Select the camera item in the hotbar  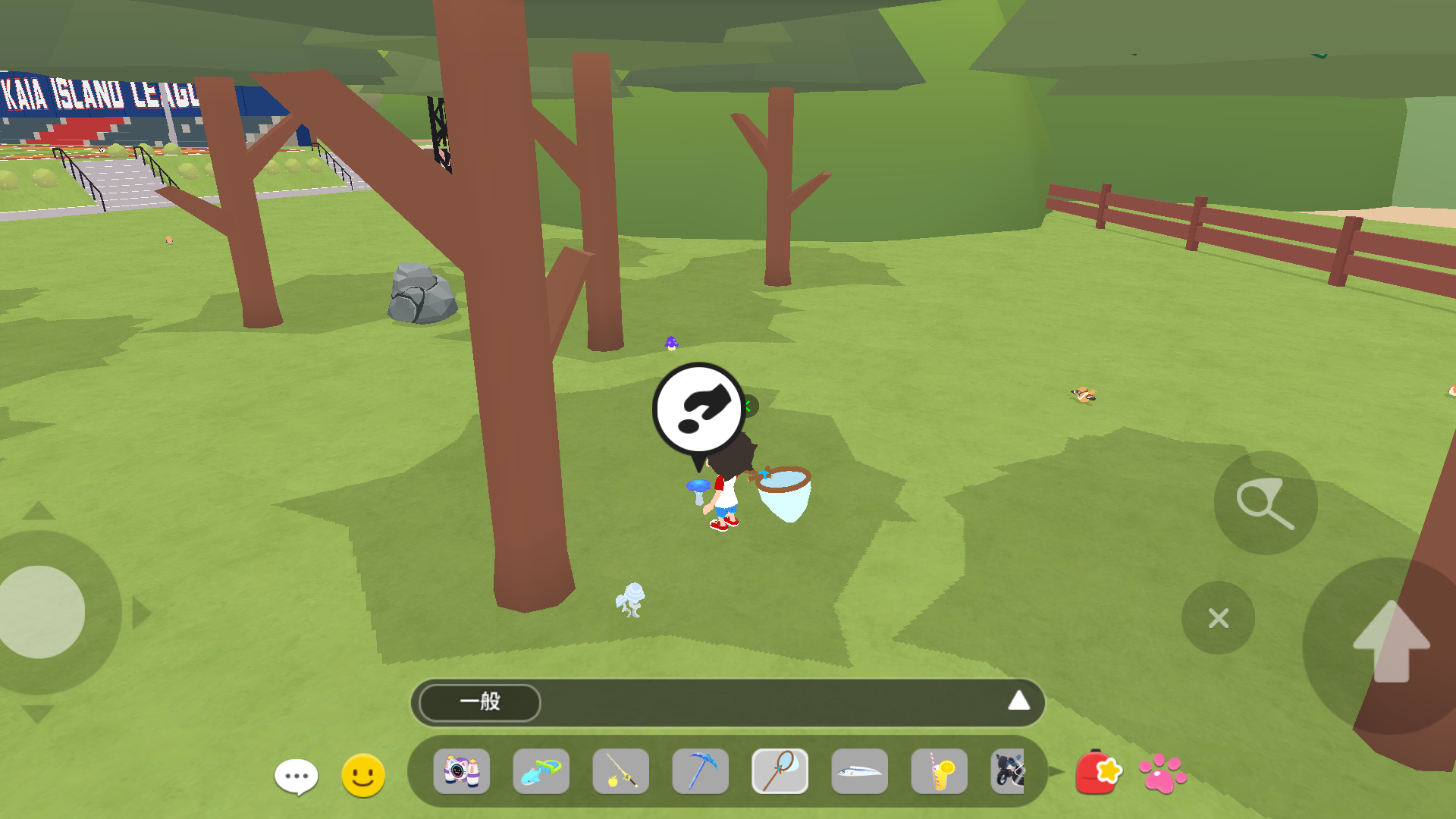coord(462,772)
